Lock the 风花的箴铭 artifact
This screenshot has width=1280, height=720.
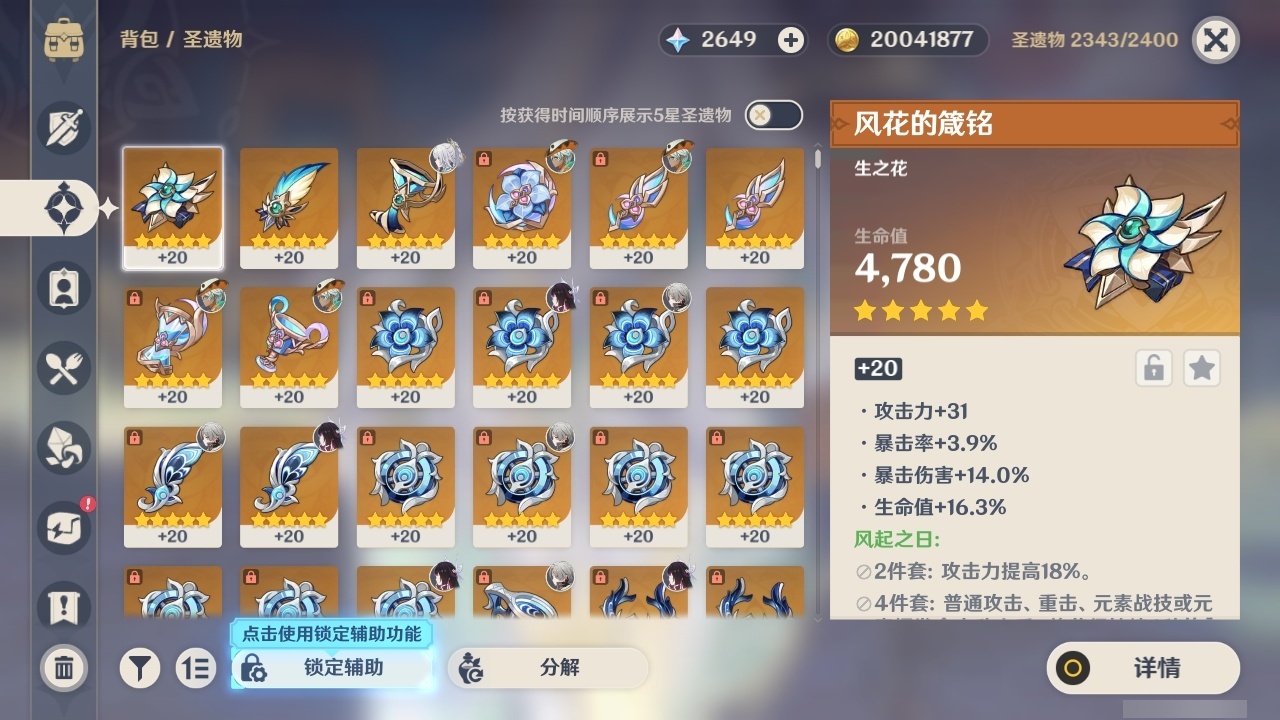point(1152,368)
